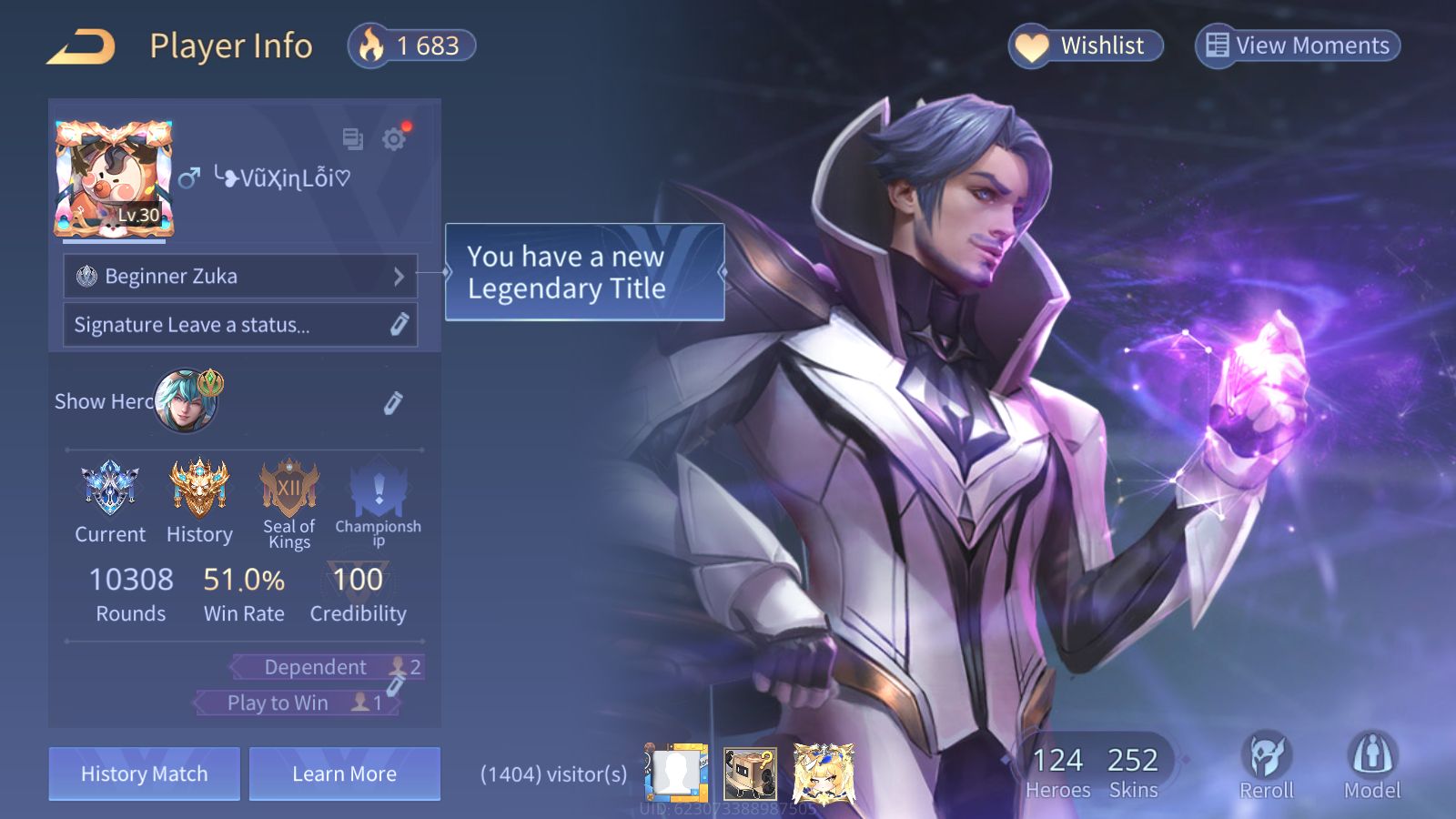Open the Heroes and Skins collection count
This screenshot has height=819, width=1456.
point(1095,772)
